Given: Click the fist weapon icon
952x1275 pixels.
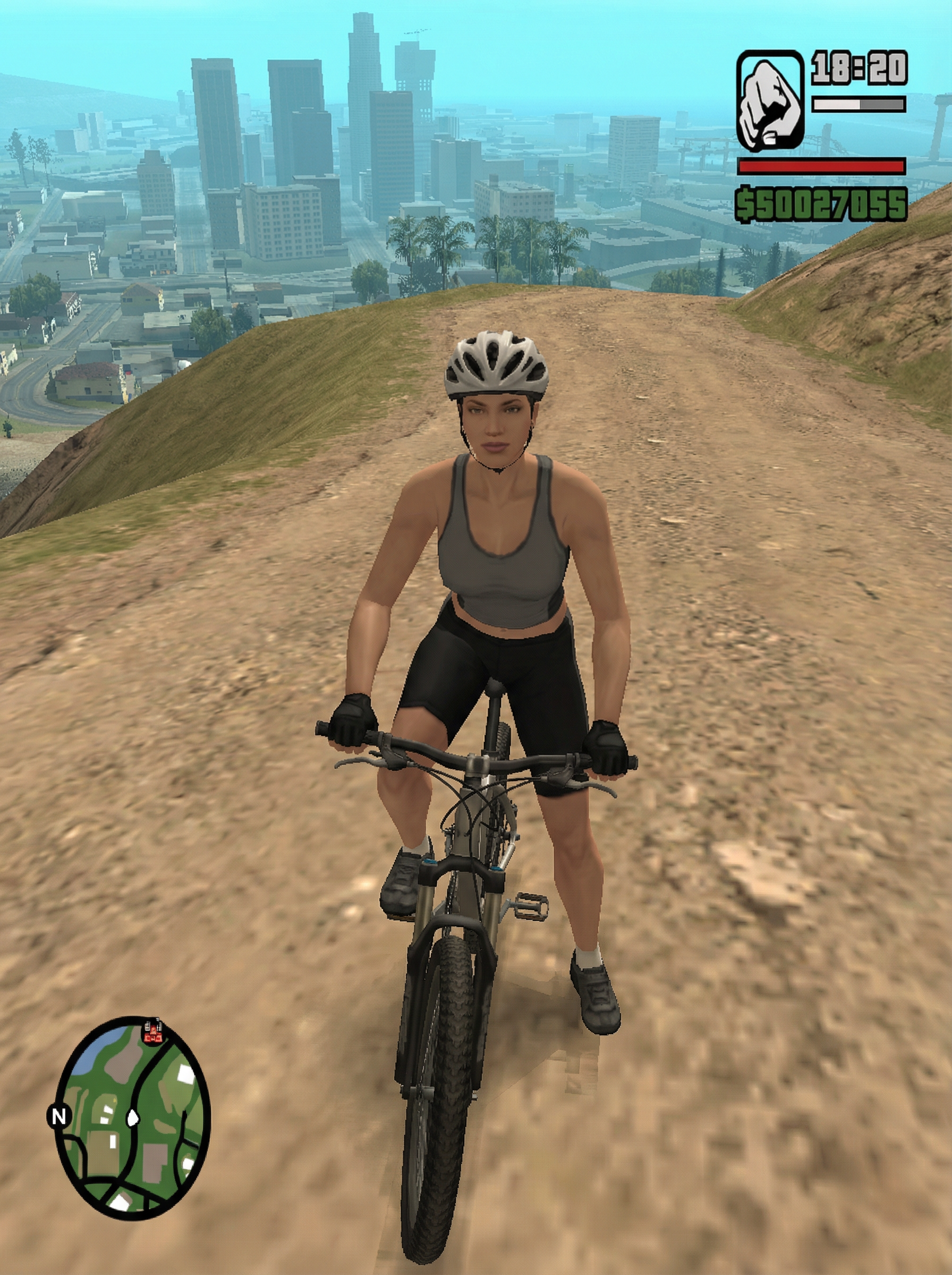Looking at the screenshot, I should click(770, 101).
